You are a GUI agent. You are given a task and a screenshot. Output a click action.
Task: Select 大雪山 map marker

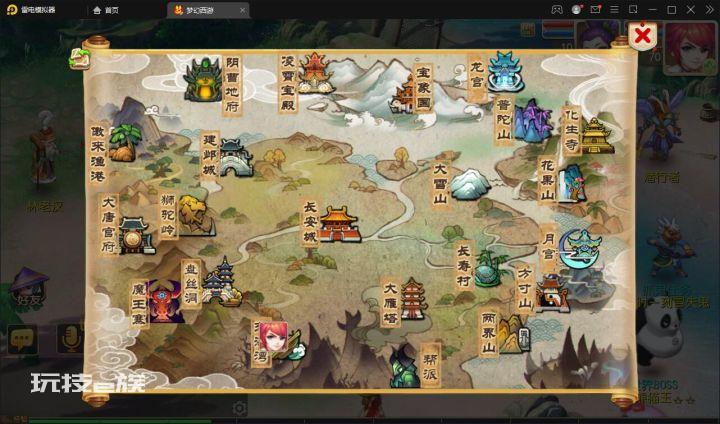click(x=466, y=184)
